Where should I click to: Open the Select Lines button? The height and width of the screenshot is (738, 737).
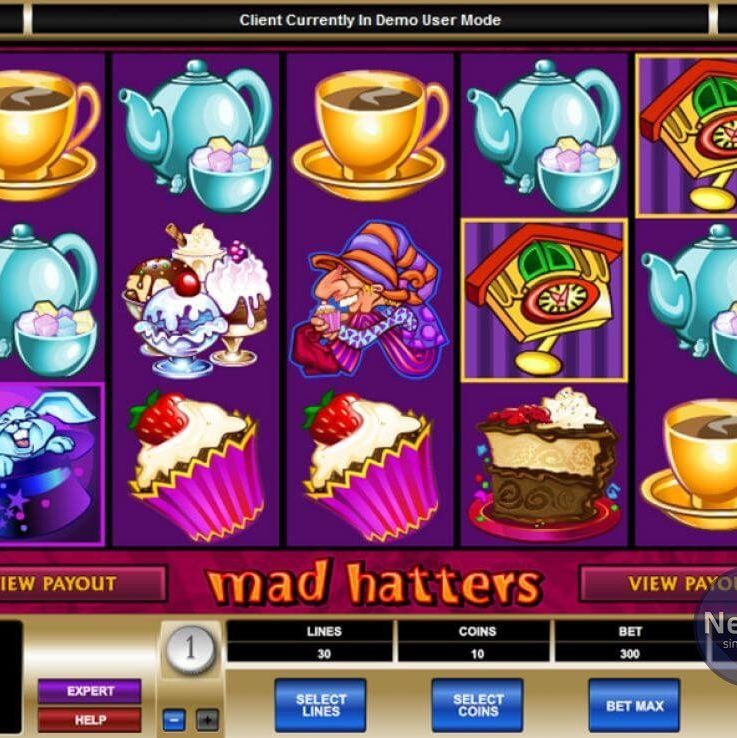pyautogui.click(x=320, y=705)
